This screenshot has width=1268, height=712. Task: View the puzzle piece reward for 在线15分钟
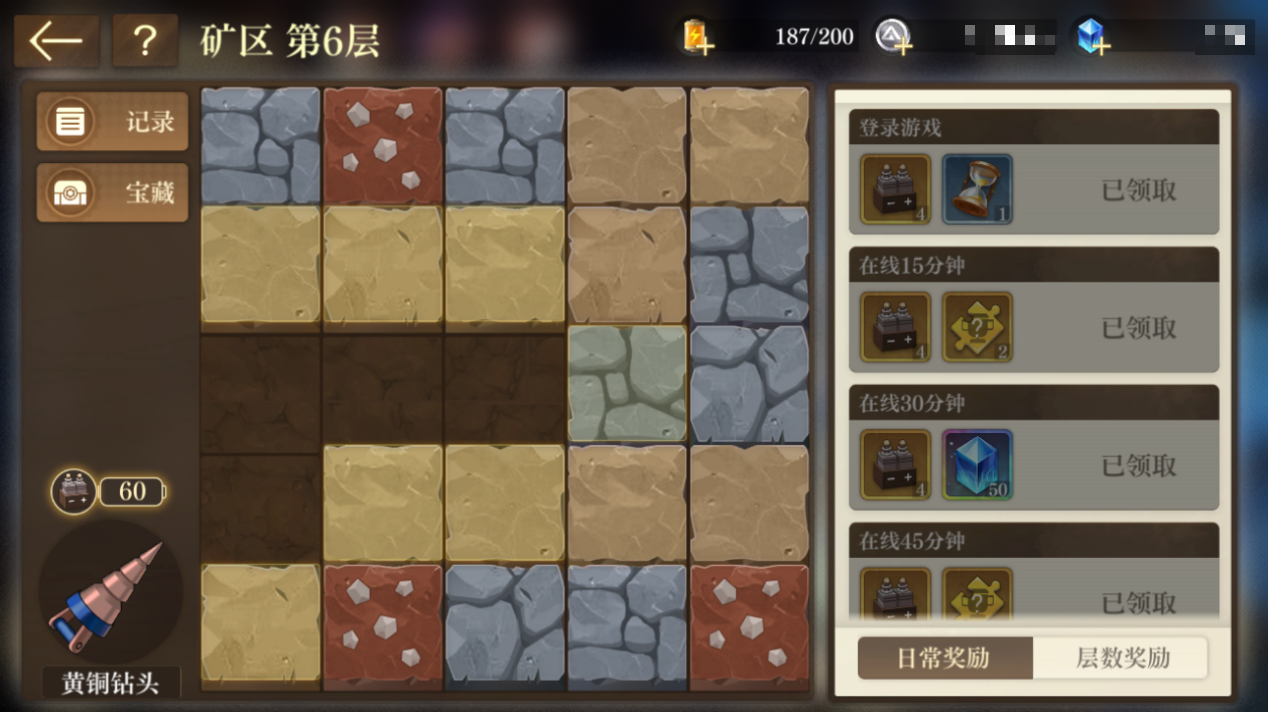pyautogui.click(x=977, y=327)
